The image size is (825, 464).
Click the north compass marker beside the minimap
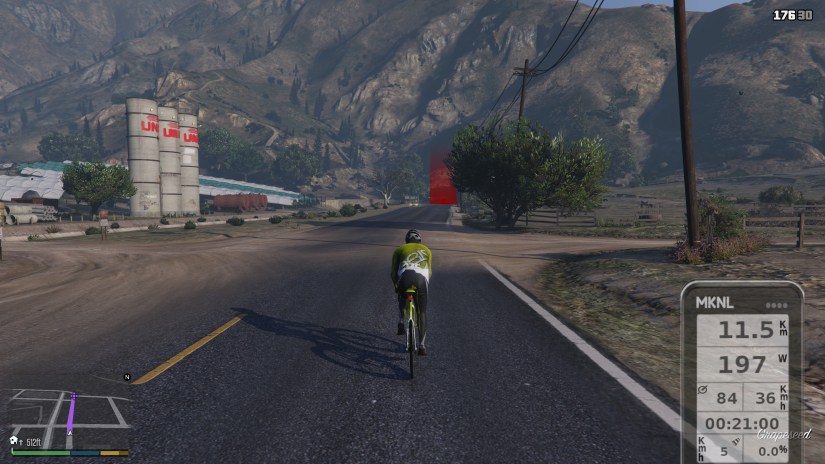point(127,377)
